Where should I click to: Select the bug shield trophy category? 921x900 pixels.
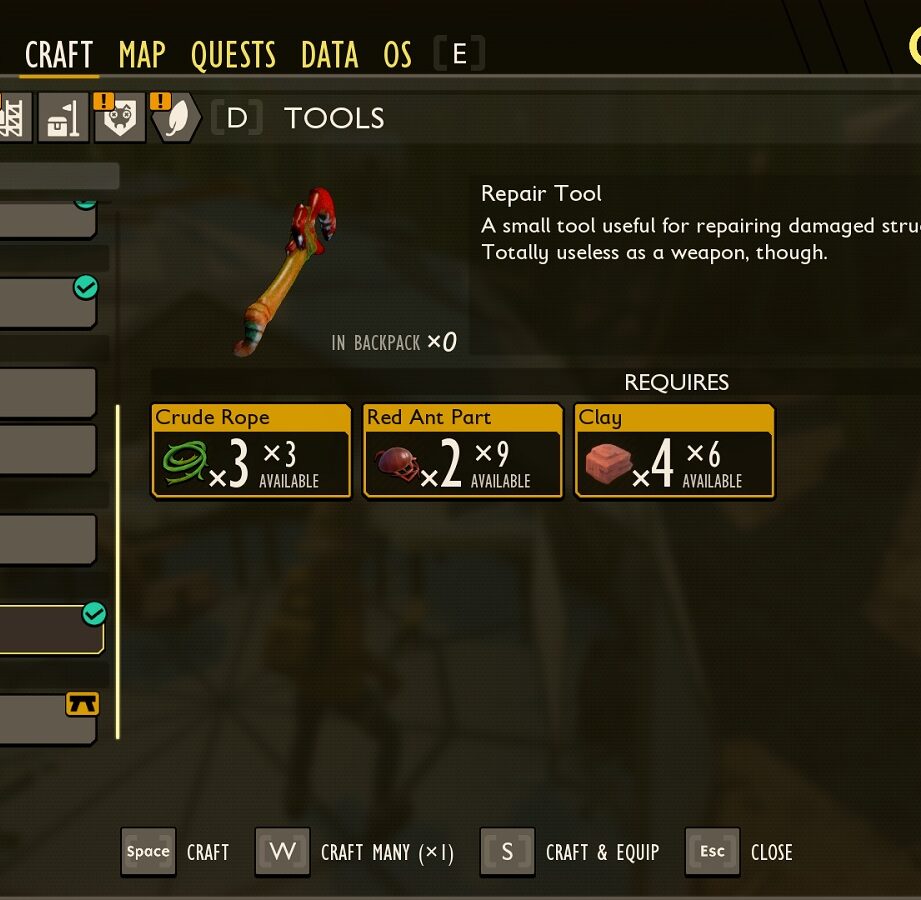coord(119,118)
